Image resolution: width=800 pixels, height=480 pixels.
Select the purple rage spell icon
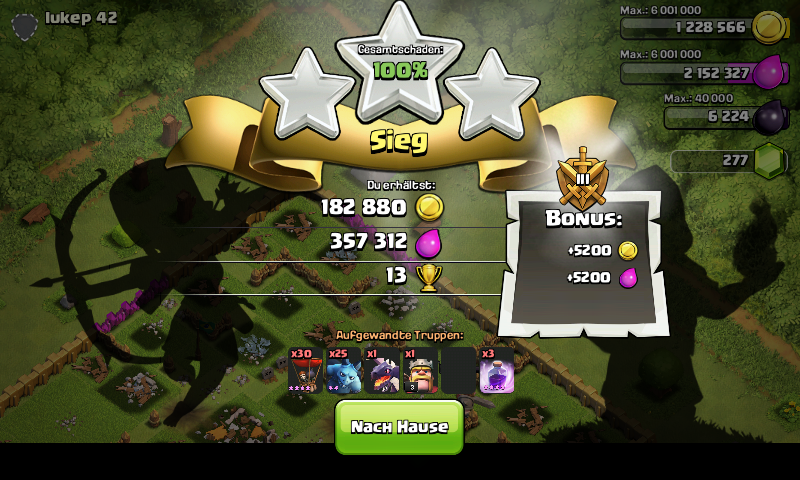(497, 371)
